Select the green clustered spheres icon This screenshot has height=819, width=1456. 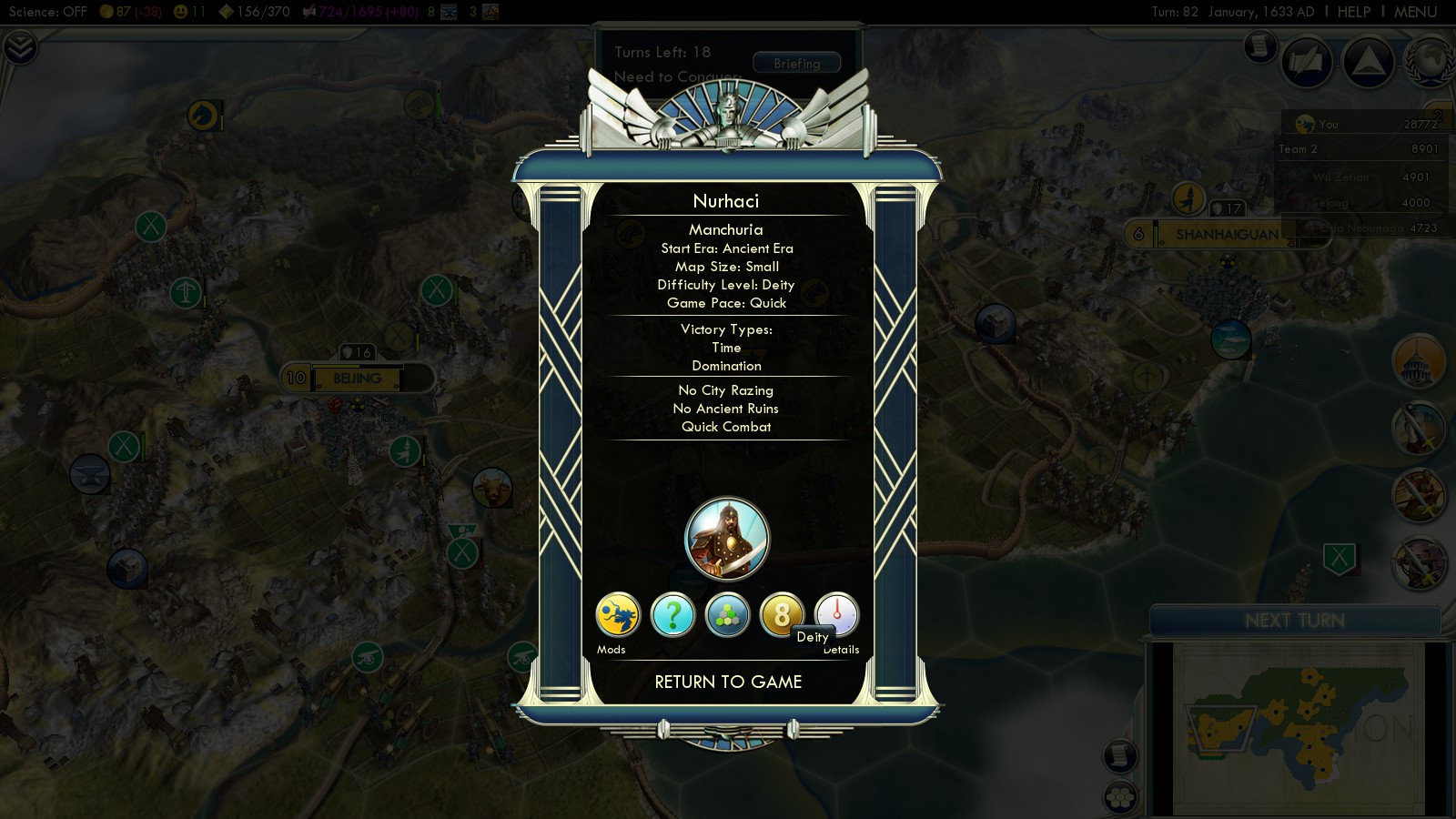727,615
